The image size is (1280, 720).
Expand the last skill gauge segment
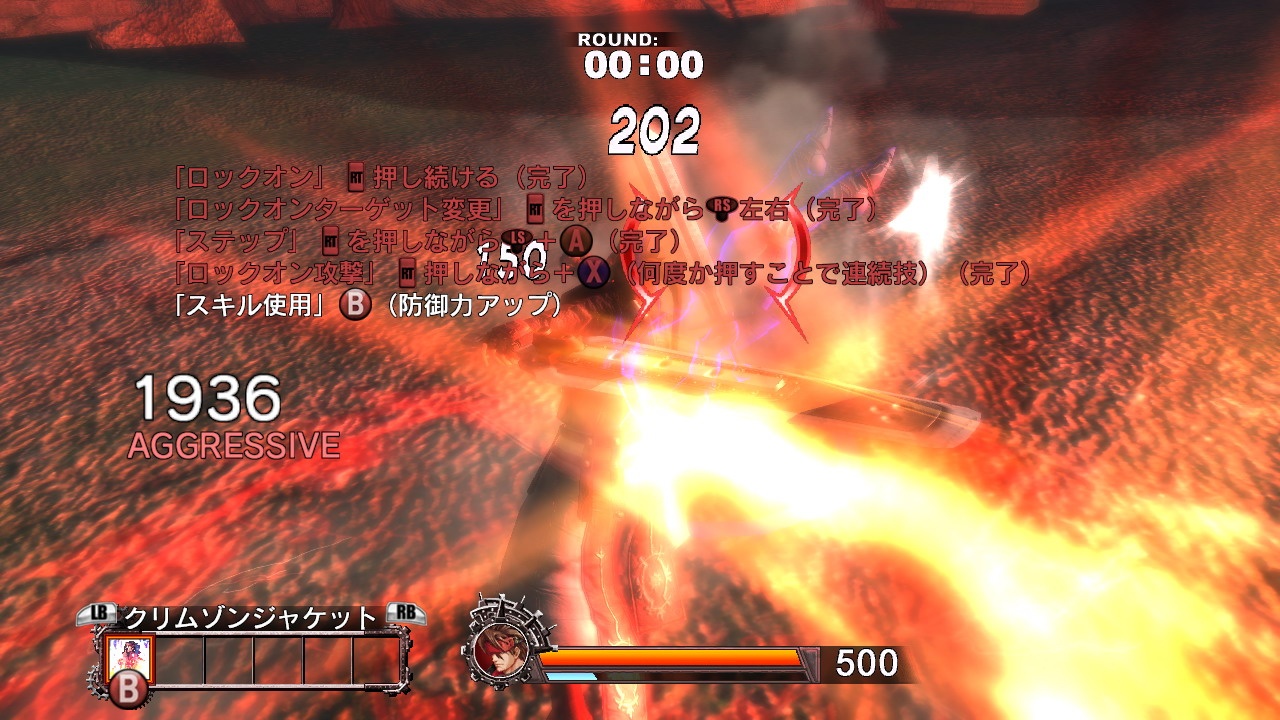pyautogui.click(x=378, y=660)
